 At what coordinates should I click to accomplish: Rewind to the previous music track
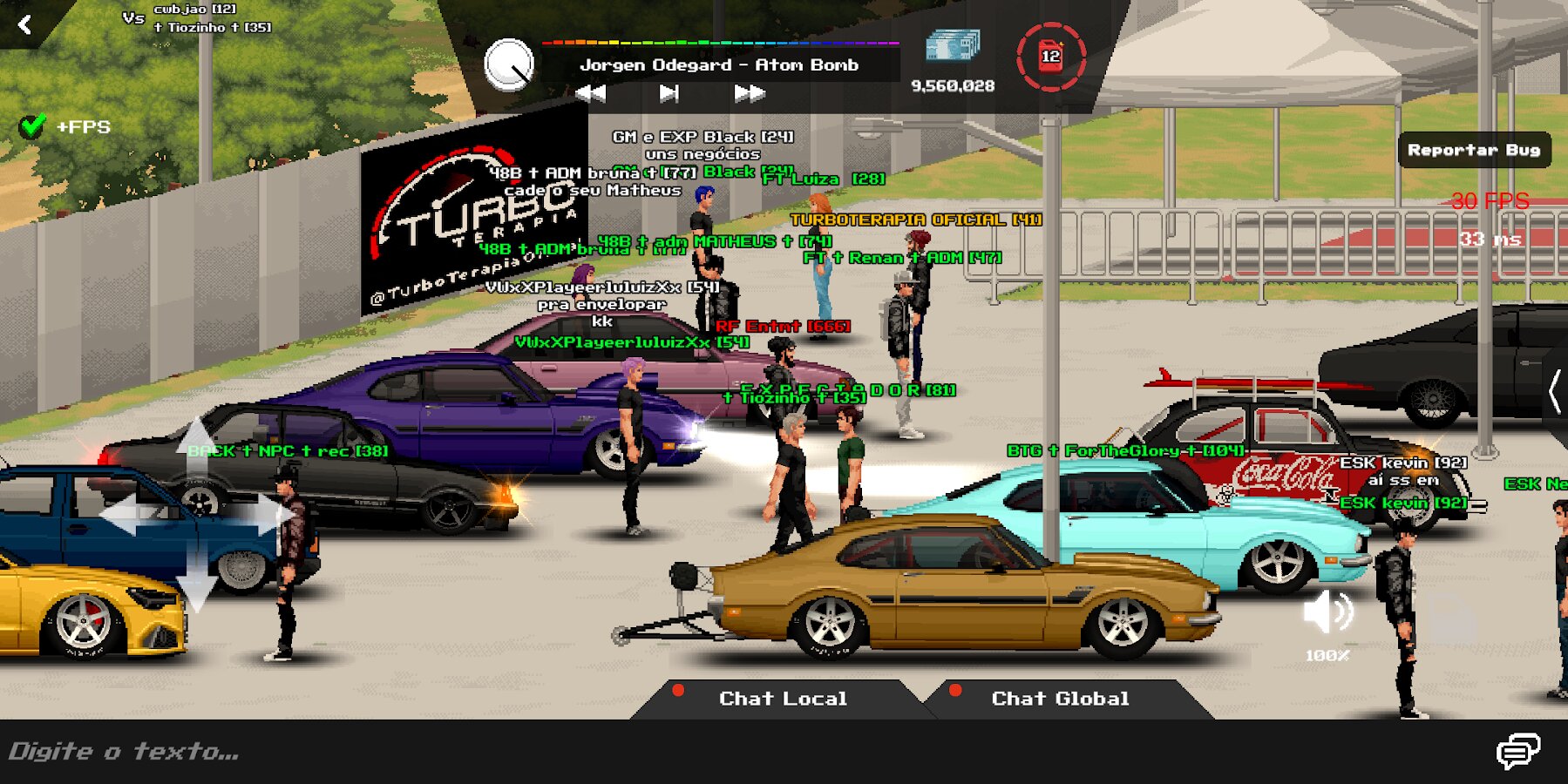591,93
